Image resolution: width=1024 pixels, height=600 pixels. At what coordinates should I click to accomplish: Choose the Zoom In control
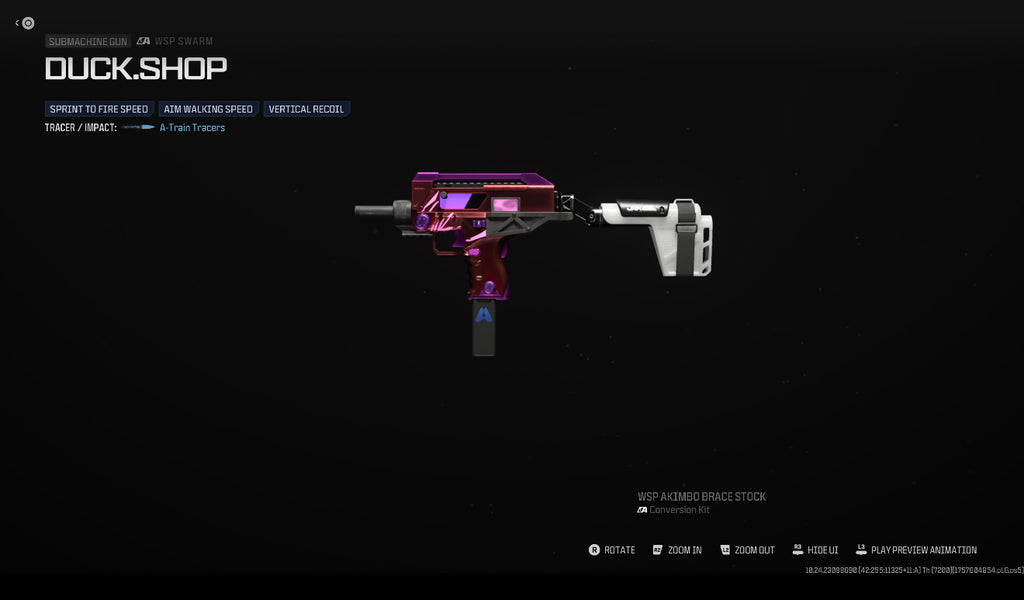(677, 550)
